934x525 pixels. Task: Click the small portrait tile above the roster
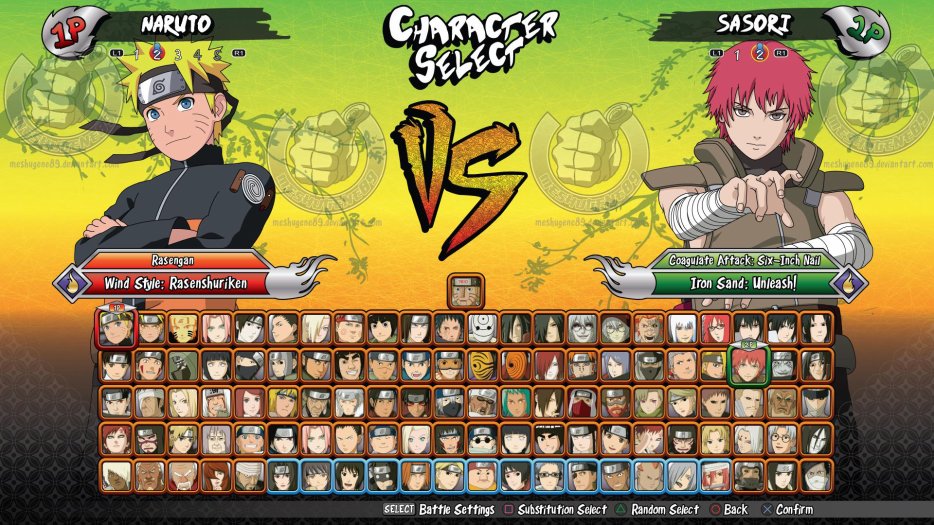click(465, 291)
